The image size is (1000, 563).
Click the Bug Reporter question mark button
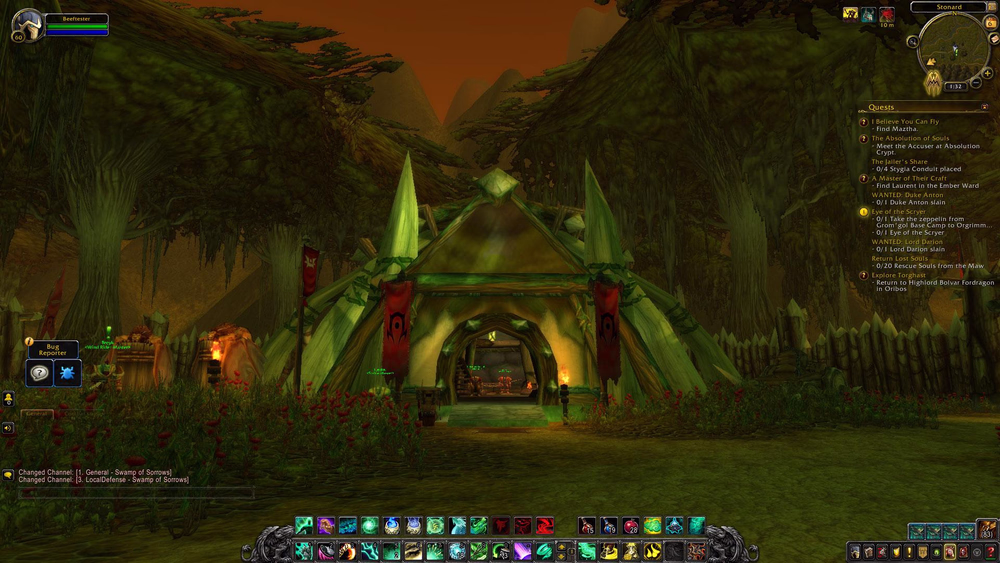click(x=39, y=372)
